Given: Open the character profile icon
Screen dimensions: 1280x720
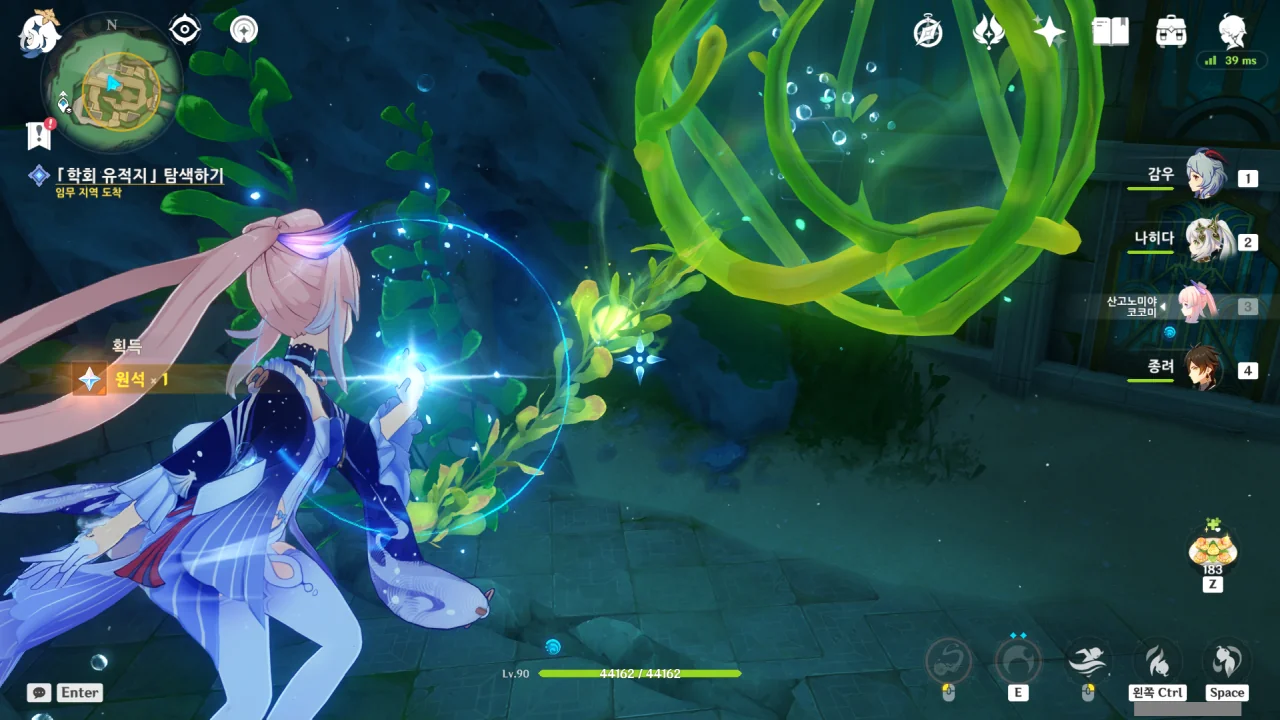Looking at the screenshot, I should click(1232, 31).
